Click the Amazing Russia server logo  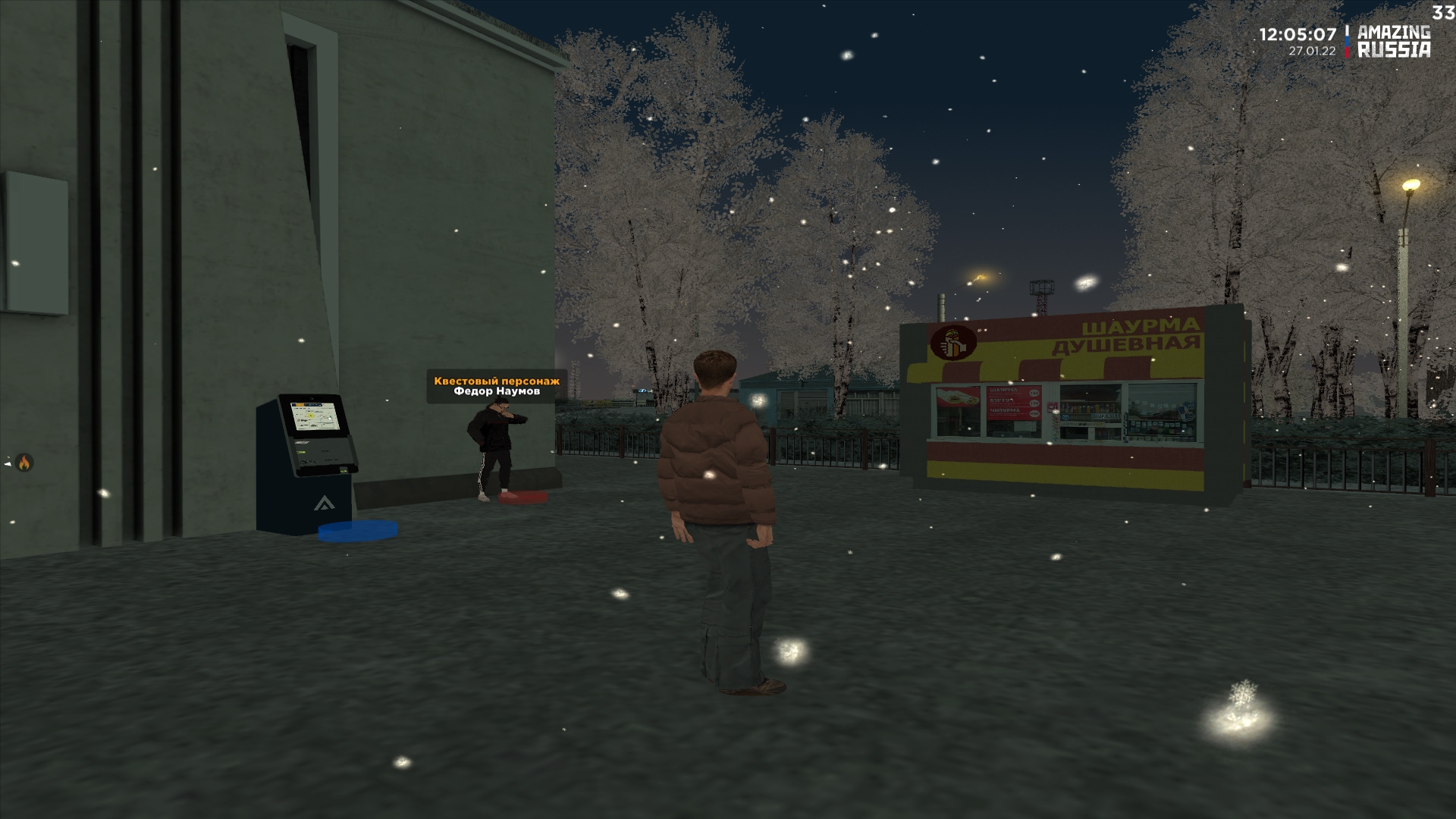point(1392,42)
